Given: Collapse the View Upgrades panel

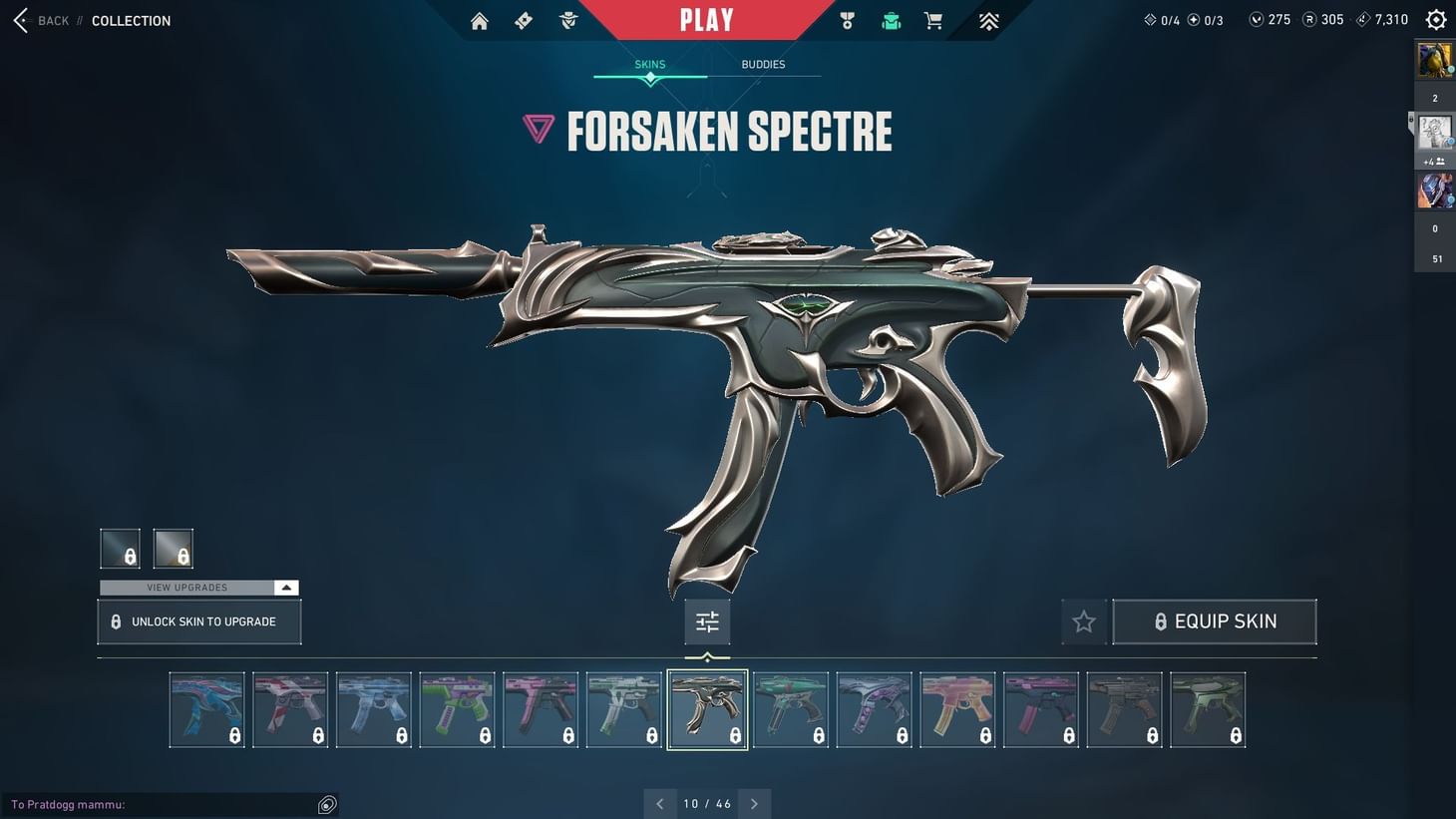Looking at the screenshot, I should [x=286, y=587].
